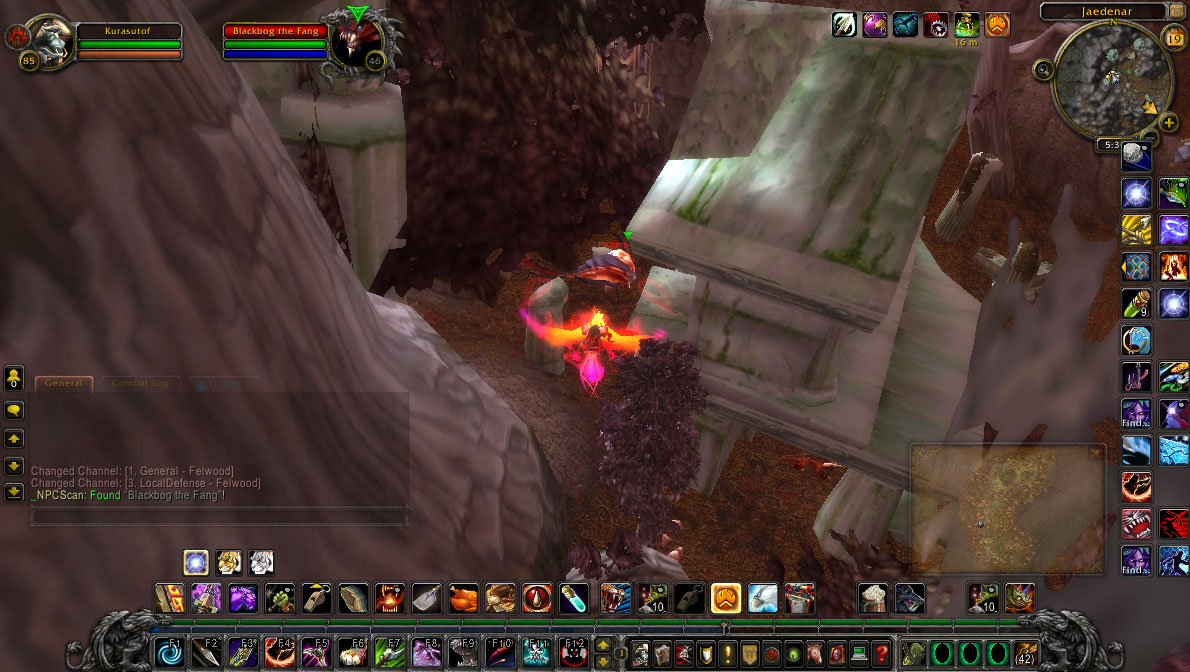Screen dimensions: 1190x672
Task: Open the chat speech bubble menu
Action: (x=14, y=410)
